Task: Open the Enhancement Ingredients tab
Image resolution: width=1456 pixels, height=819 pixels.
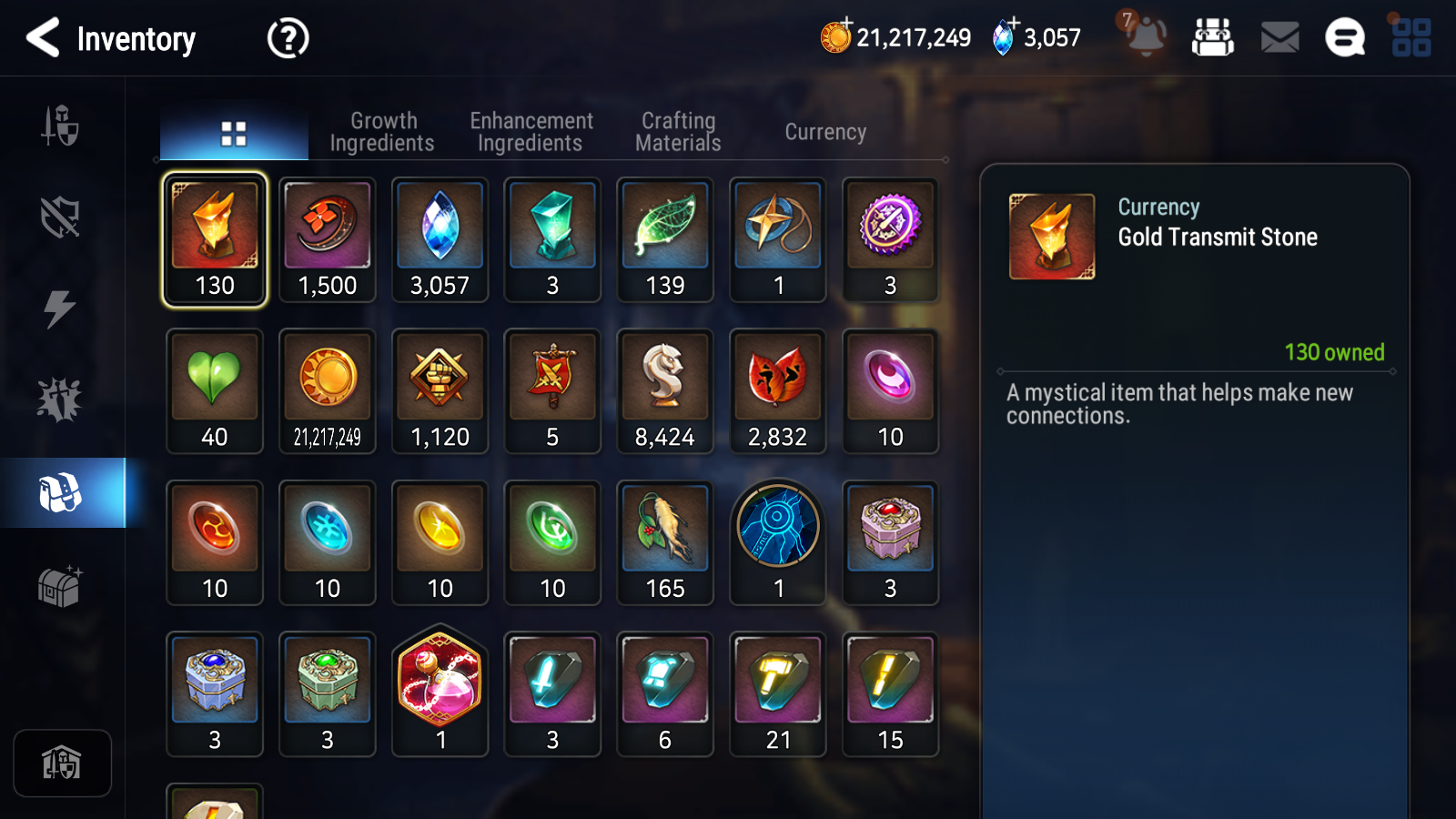Action: [x=531, y=132]
